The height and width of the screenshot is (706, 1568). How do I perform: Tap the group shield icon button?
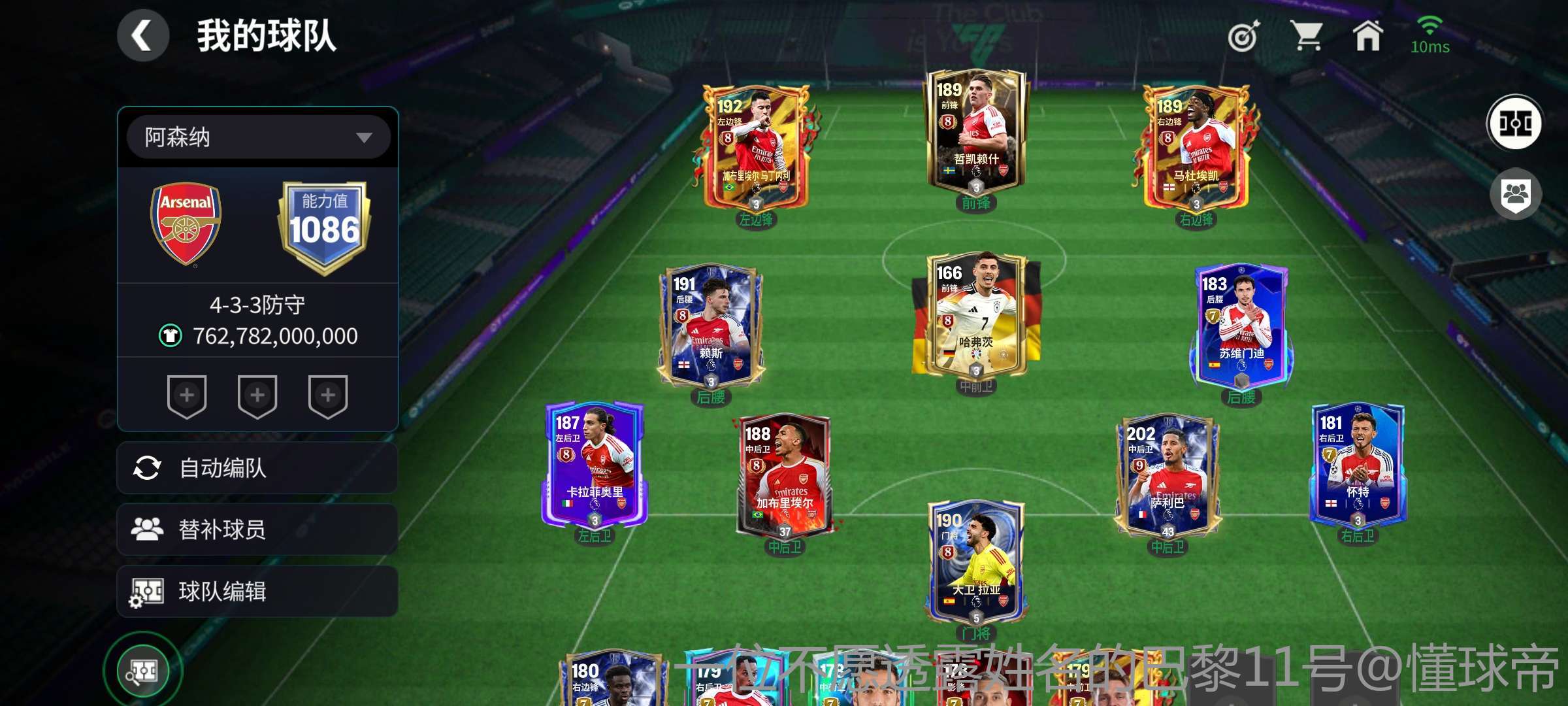(x=1515, y=195)
